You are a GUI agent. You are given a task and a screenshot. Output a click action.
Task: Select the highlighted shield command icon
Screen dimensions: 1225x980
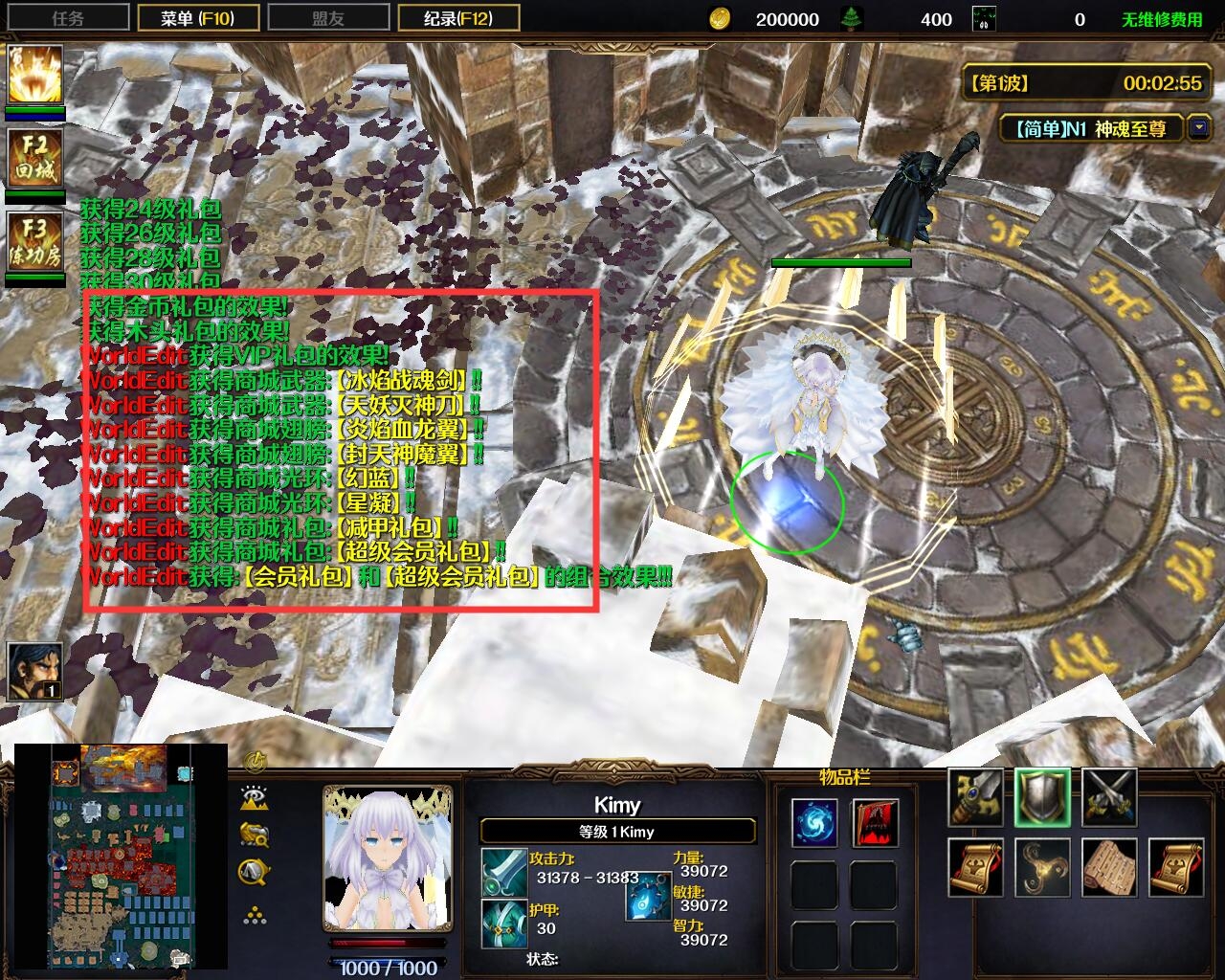1042,797
